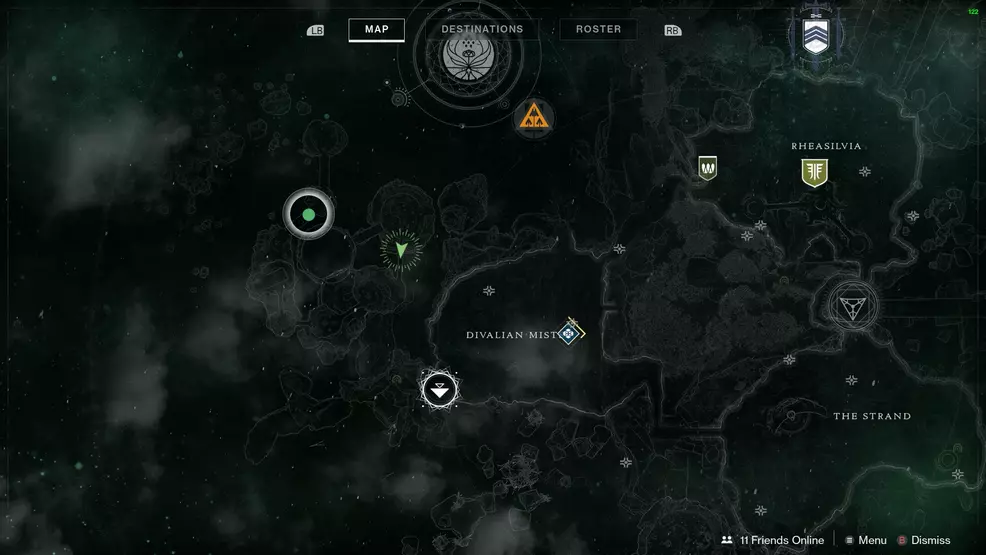Click the W-shaped banner vendor icon
The width and height of the screenshot is (986, 555).
[x=708, y=168]
